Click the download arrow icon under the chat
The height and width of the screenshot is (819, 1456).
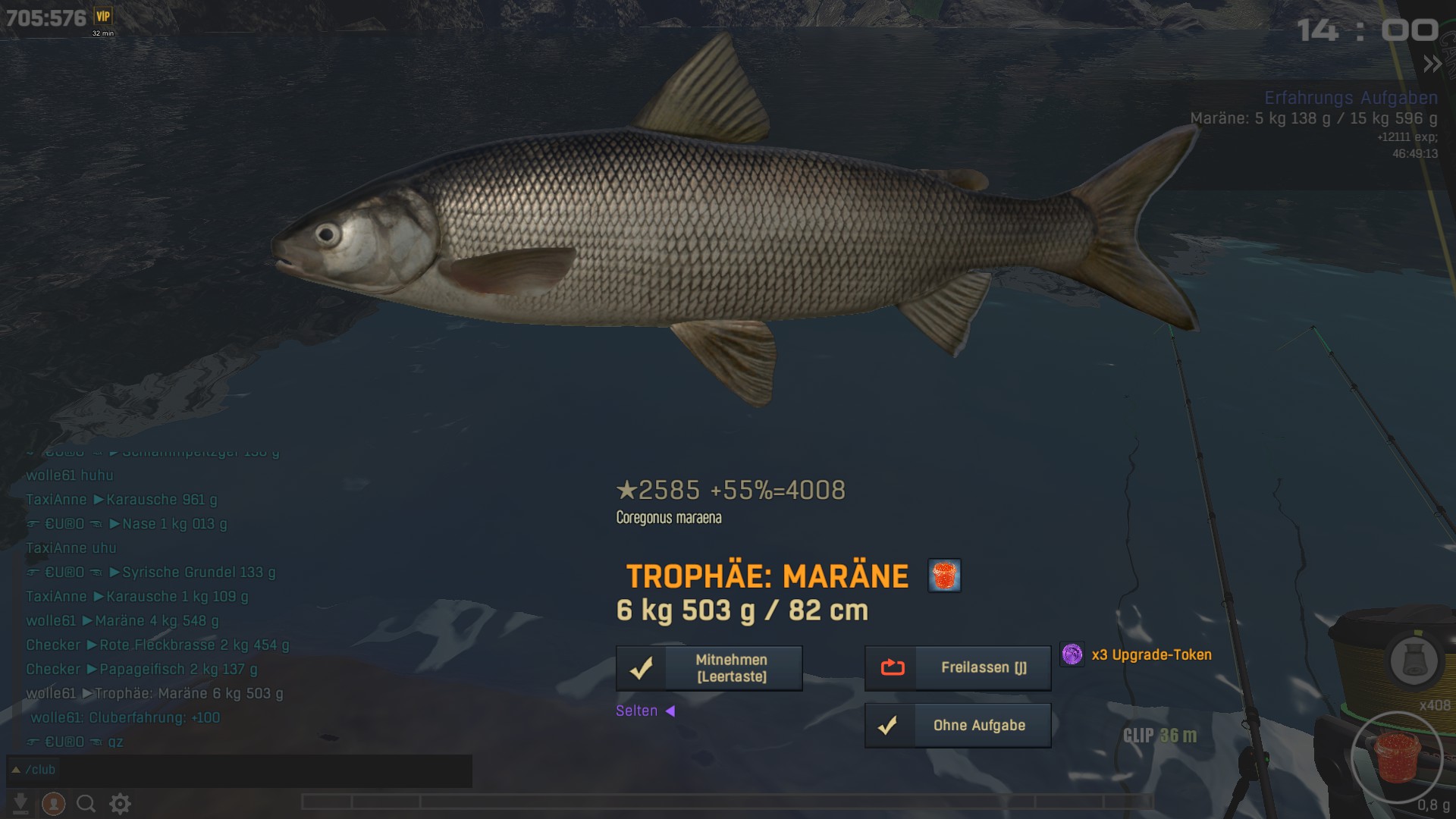(x=21, y=803)
